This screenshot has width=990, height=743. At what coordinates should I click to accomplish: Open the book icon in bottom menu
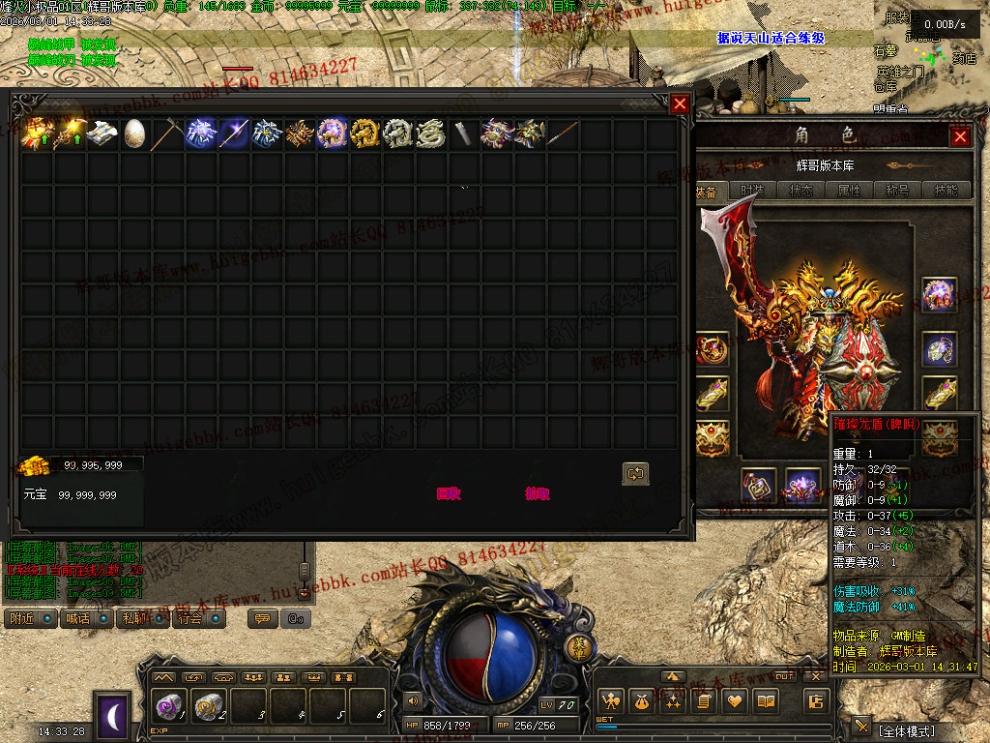point(765,701)
